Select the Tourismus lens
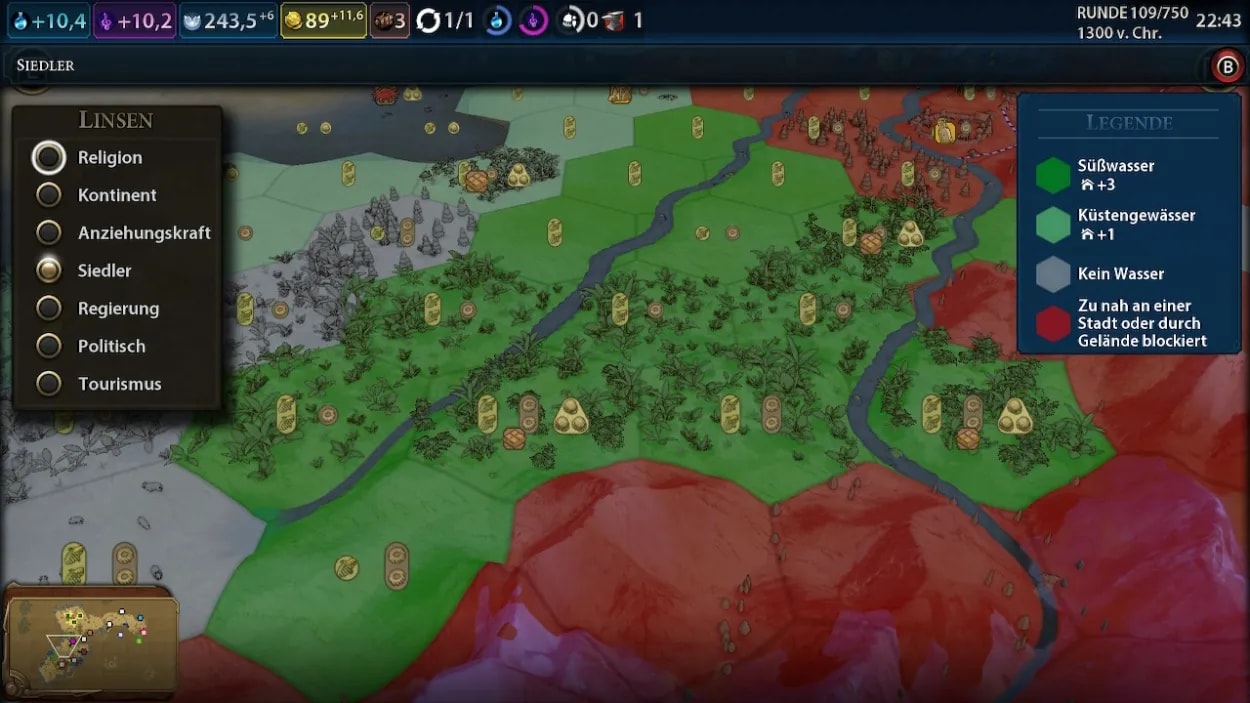The height and width of the screenshot is (703, 1250). 49,384
